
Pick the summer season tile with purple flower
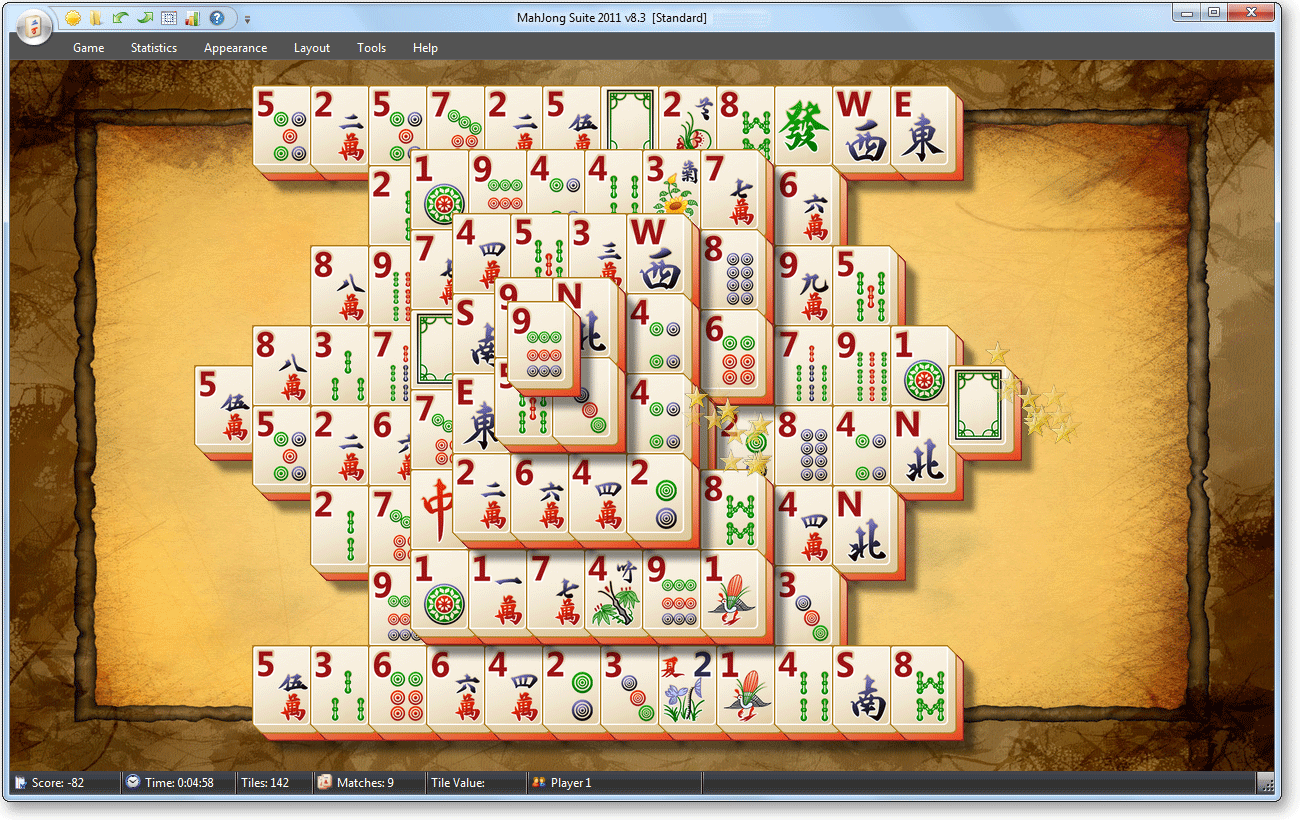coord(687,688)
